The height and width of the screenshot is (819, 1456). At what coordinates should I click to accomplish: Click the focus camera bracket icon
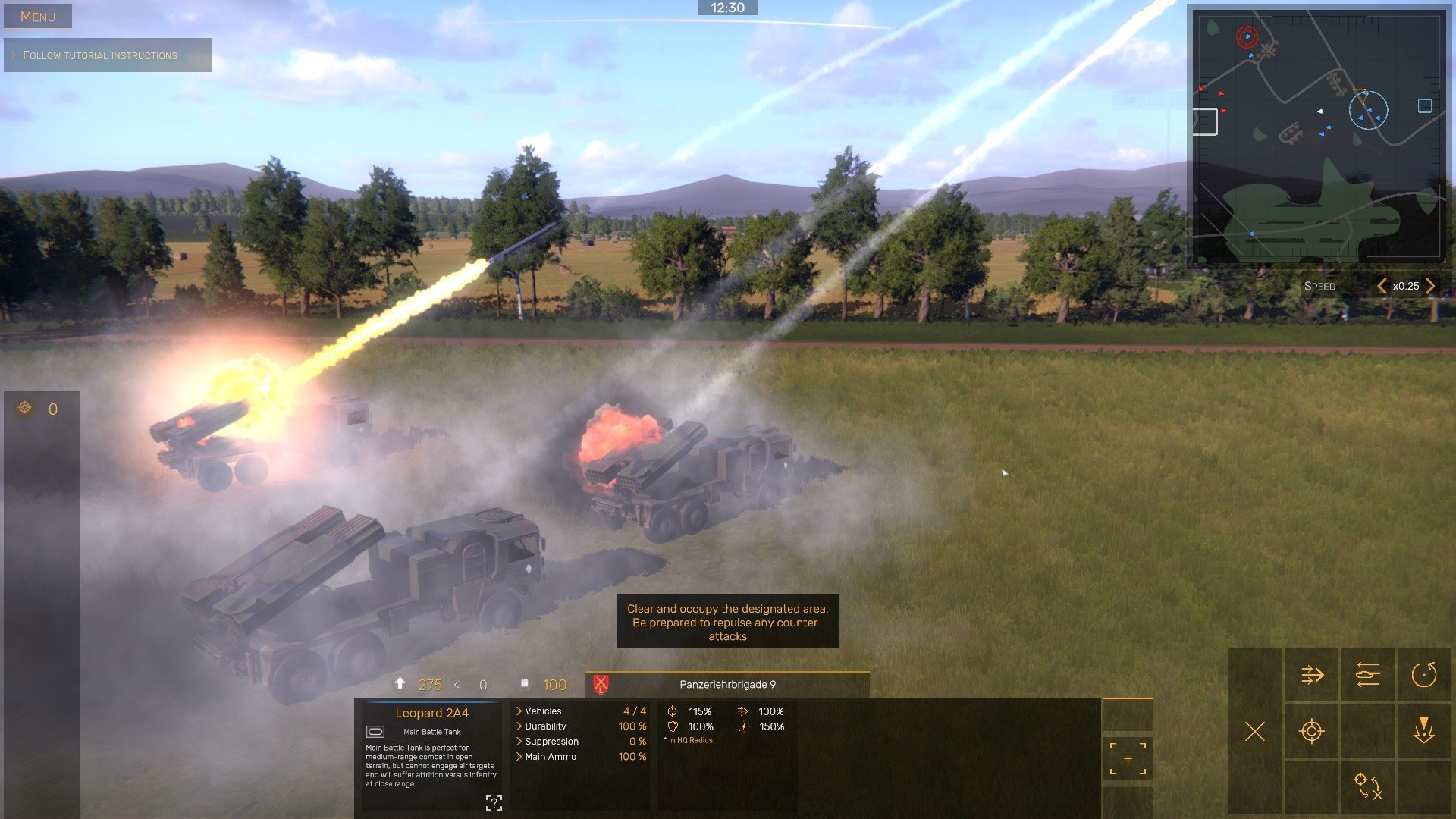[x=1128, y=759]
